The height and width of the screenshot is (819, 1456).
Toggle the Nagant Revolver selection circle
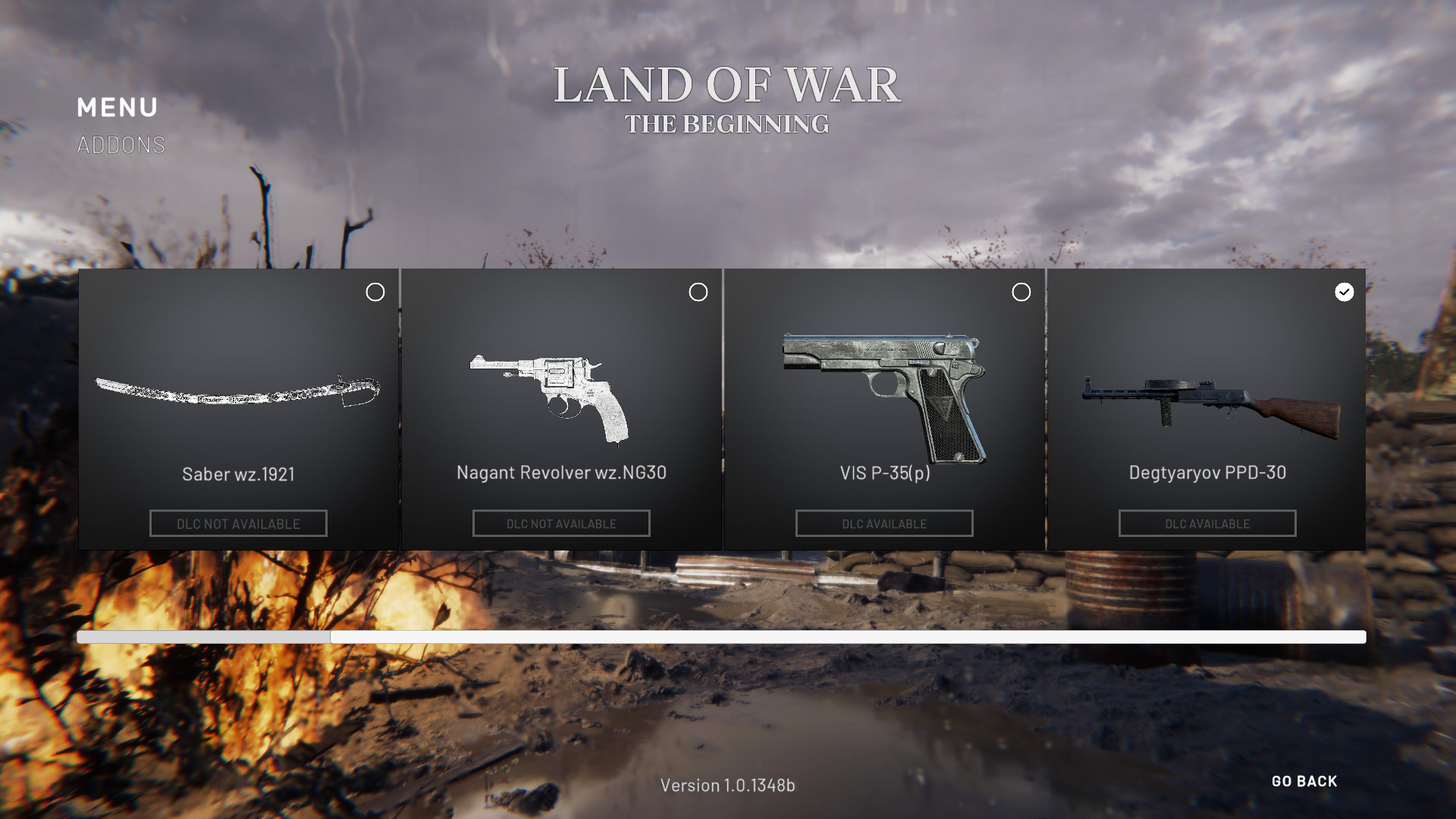(698, 292)
